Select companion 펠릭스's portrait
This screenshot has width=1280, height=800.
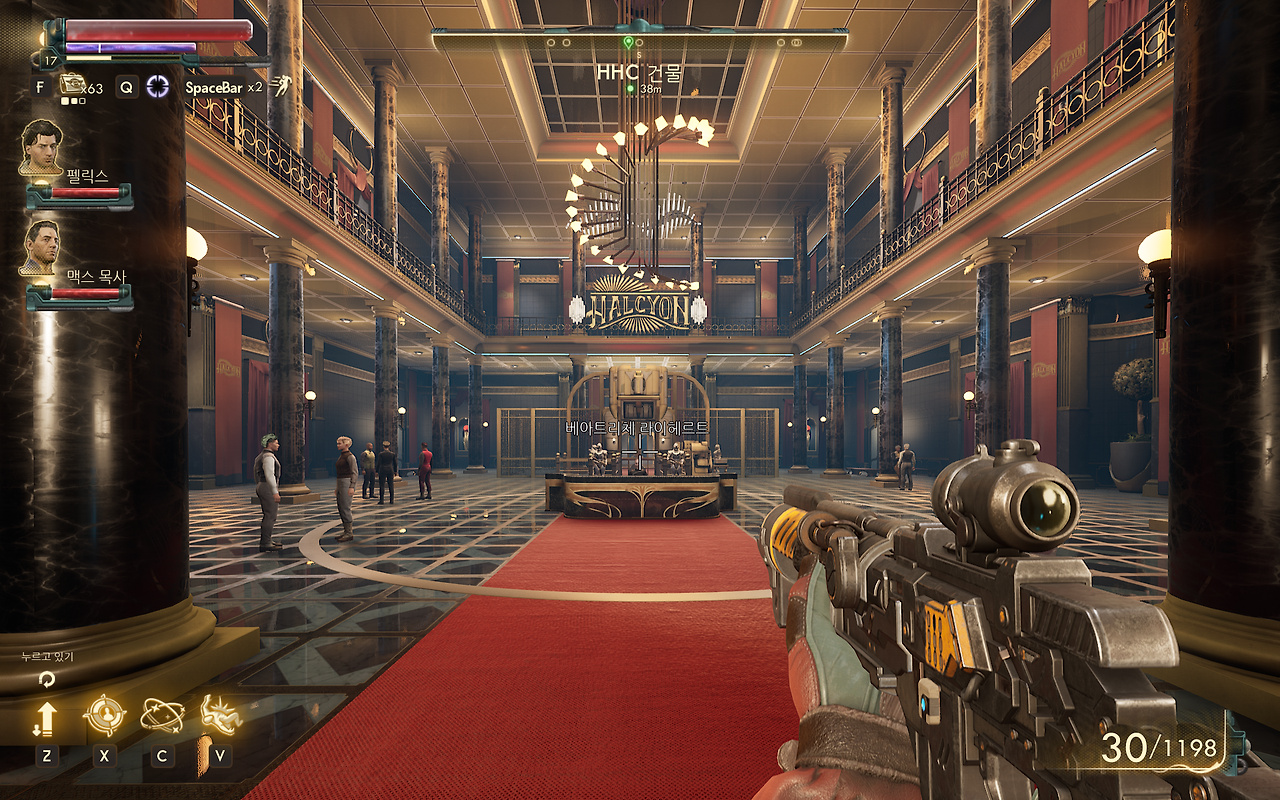(42, 147)
